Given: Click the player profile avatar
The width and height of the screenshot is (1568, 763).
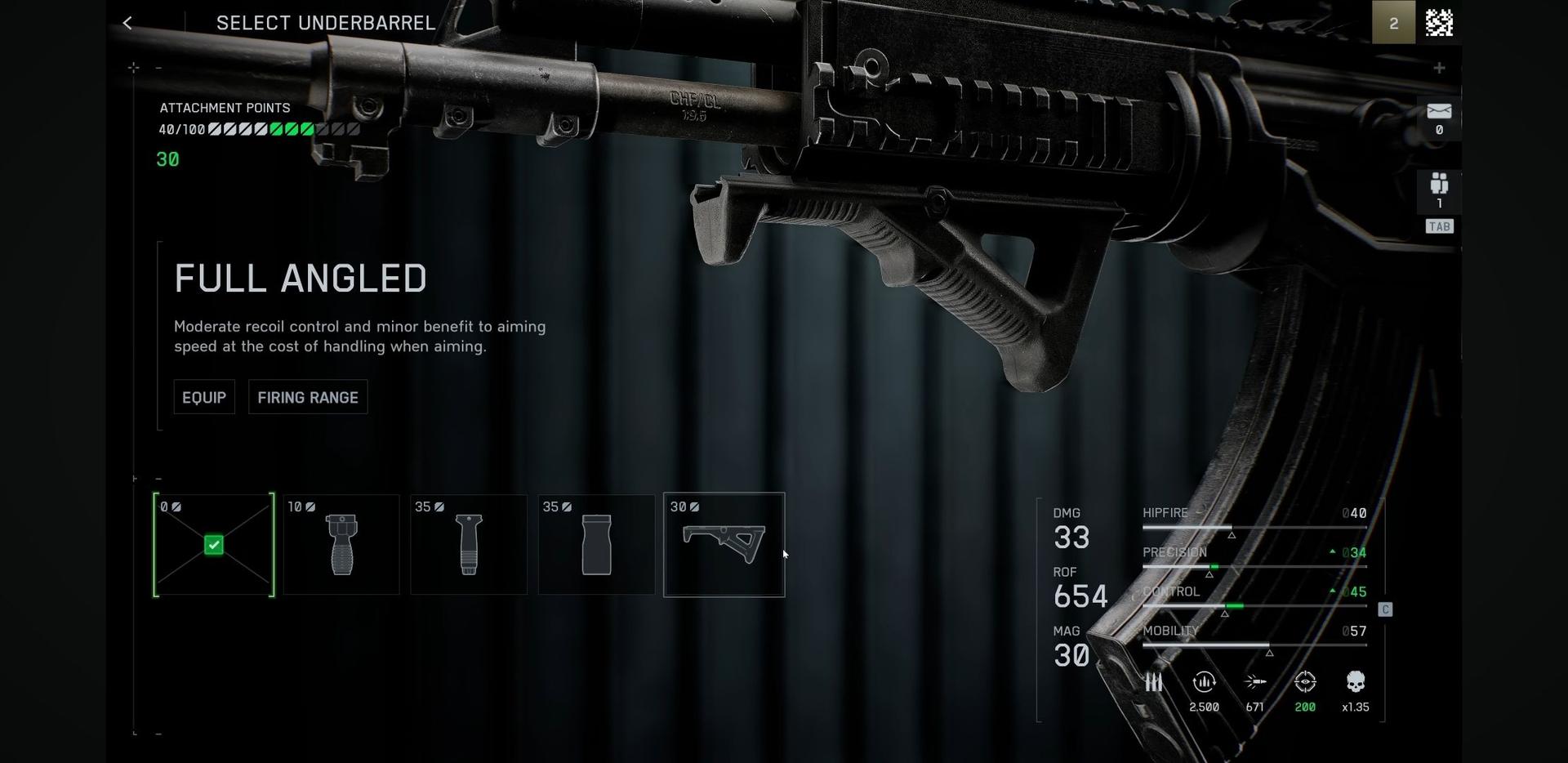Looking at the screenshot, I should pyautogui.click(x=1439, y=23).
